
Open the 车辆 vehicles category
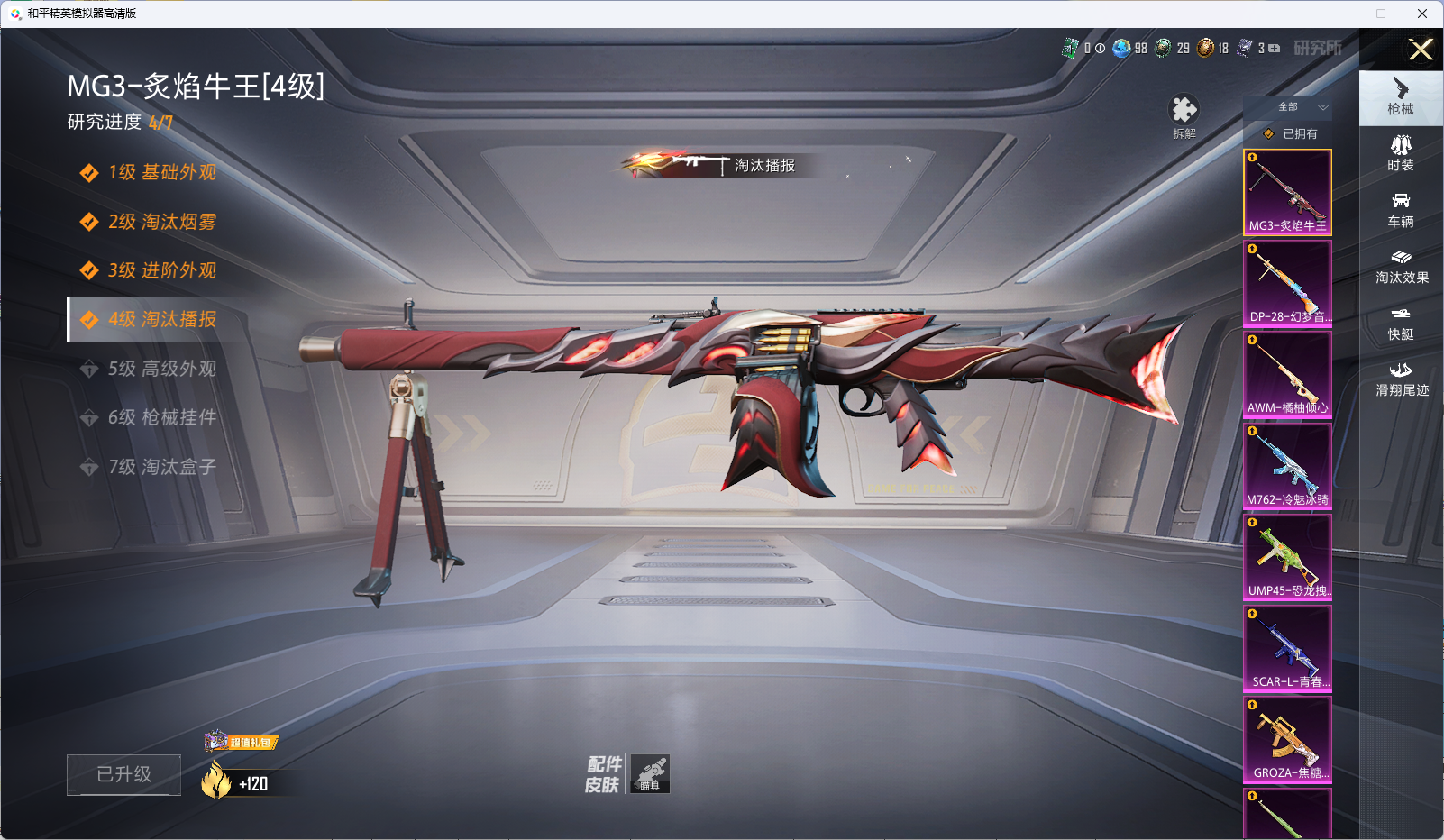[x=1401, y=209]
